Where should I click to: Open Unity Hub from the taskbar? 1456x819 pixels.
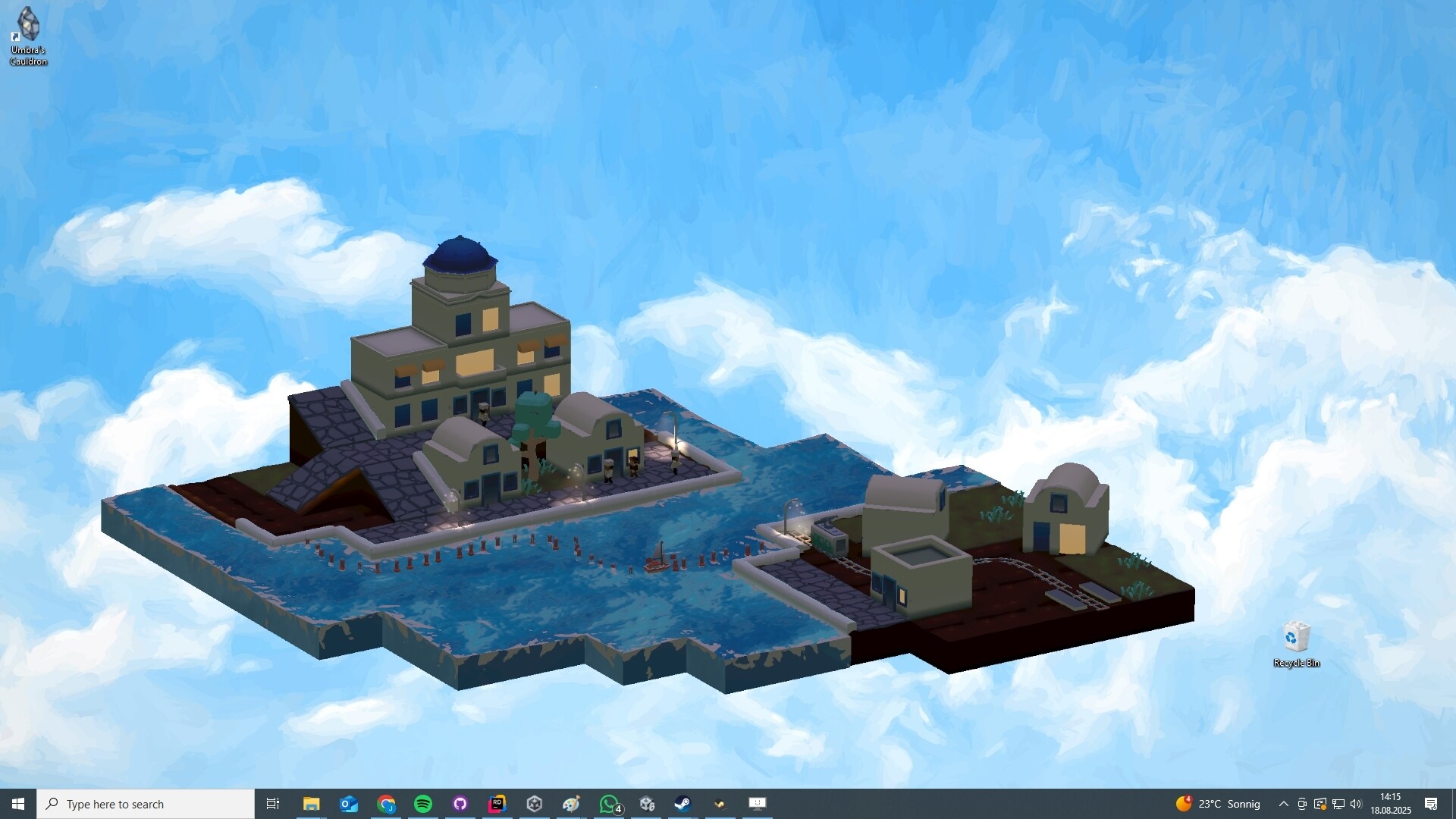tap(535, 804)
